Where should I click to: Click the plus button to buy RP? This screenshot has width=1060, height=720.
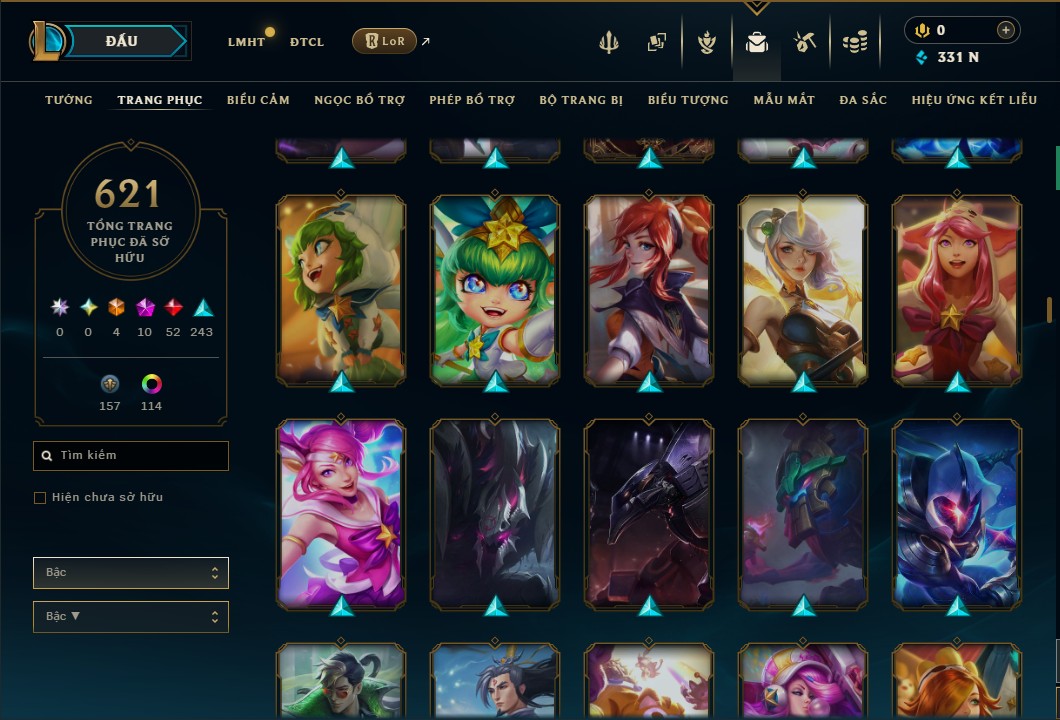pyautogui.click(x=1005, y=30)
